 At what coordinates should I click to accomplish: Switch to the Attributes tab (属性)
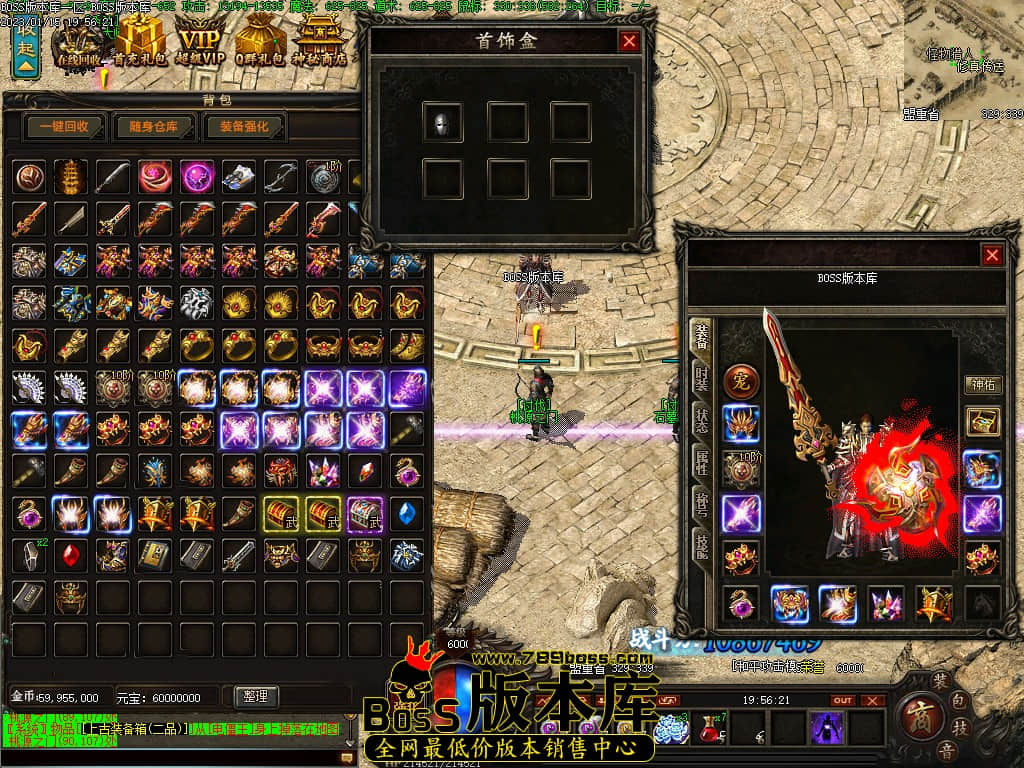pyautogui.click(x=702, y=461)
